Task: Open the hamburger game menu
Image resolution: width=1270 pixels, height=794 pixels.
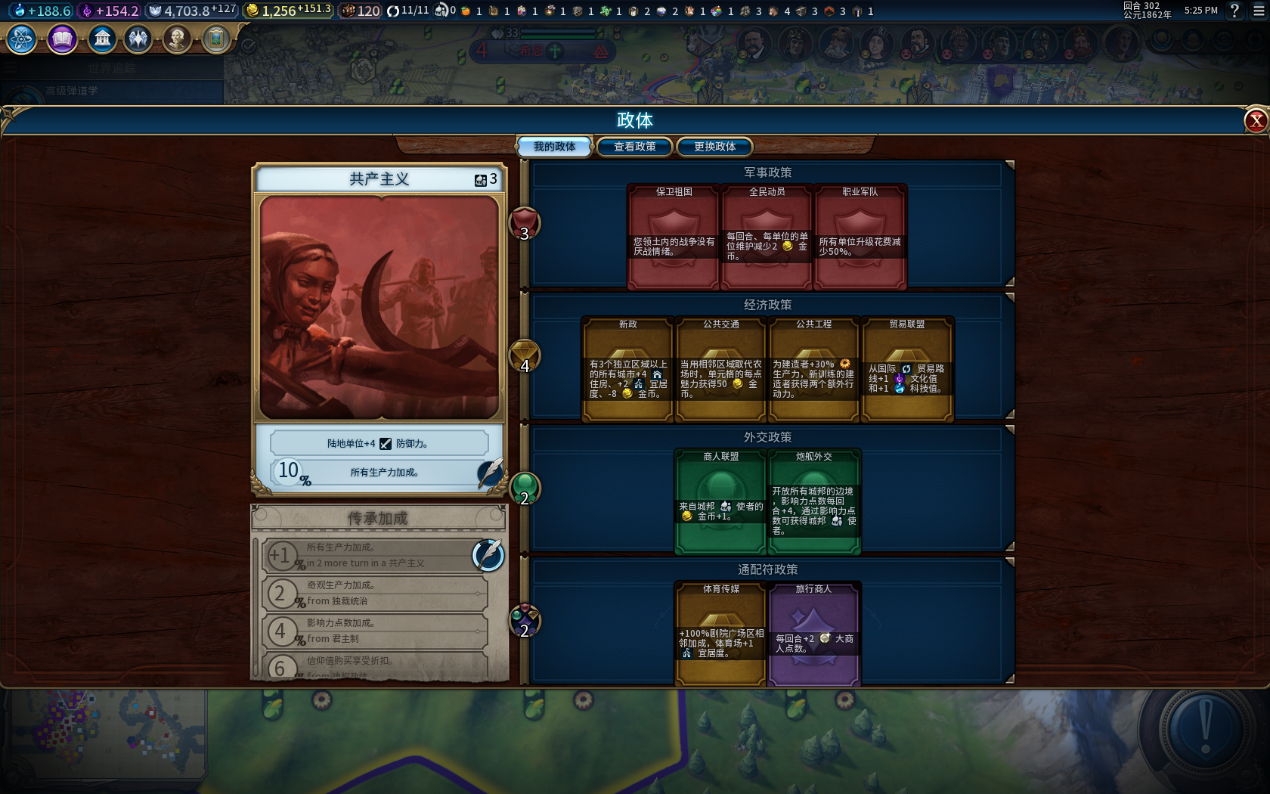Action: pyautogui.click(x=1259, y=10)
